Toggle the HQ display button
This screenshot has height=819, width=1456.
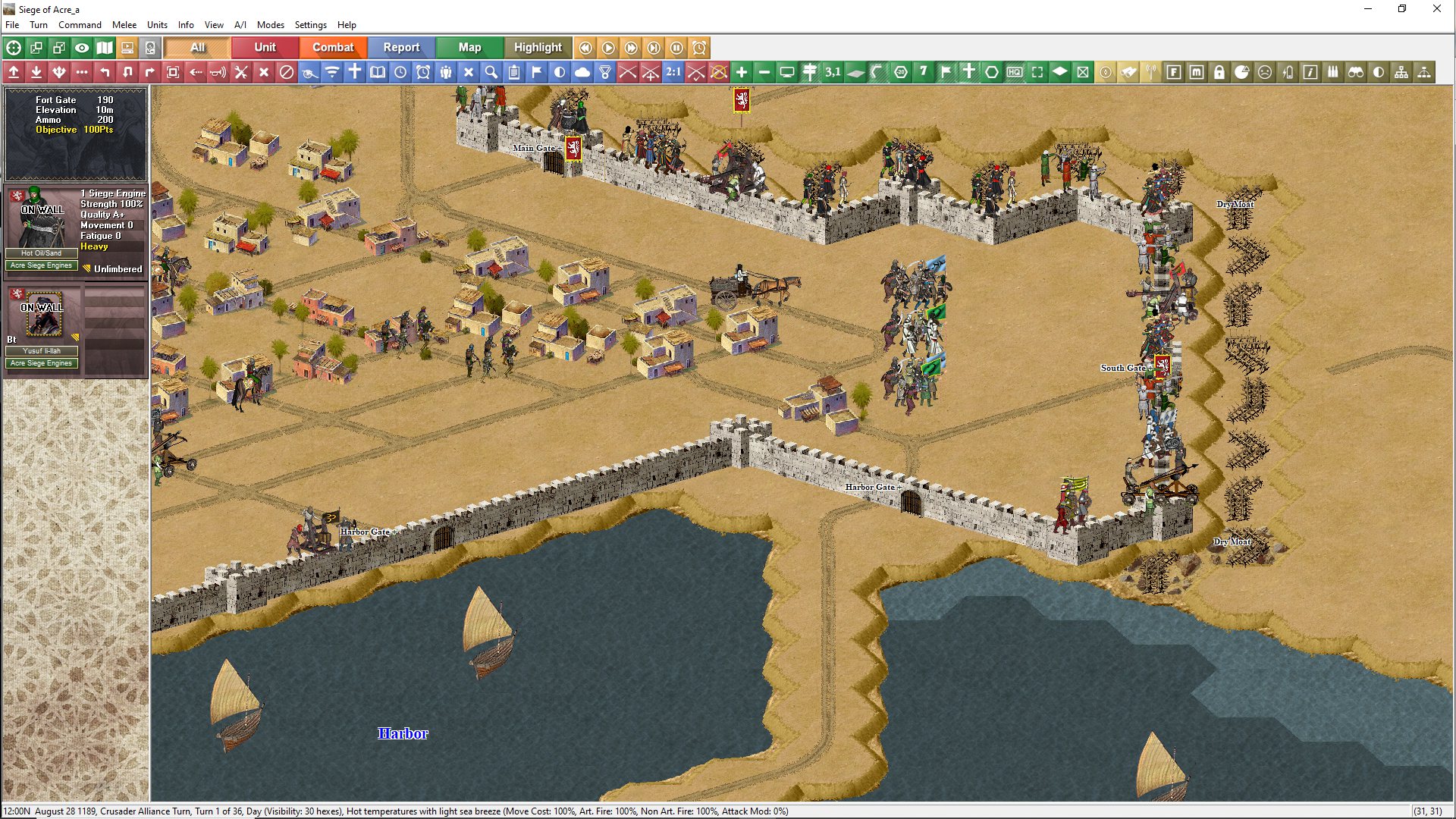[x=1015, y=72]
